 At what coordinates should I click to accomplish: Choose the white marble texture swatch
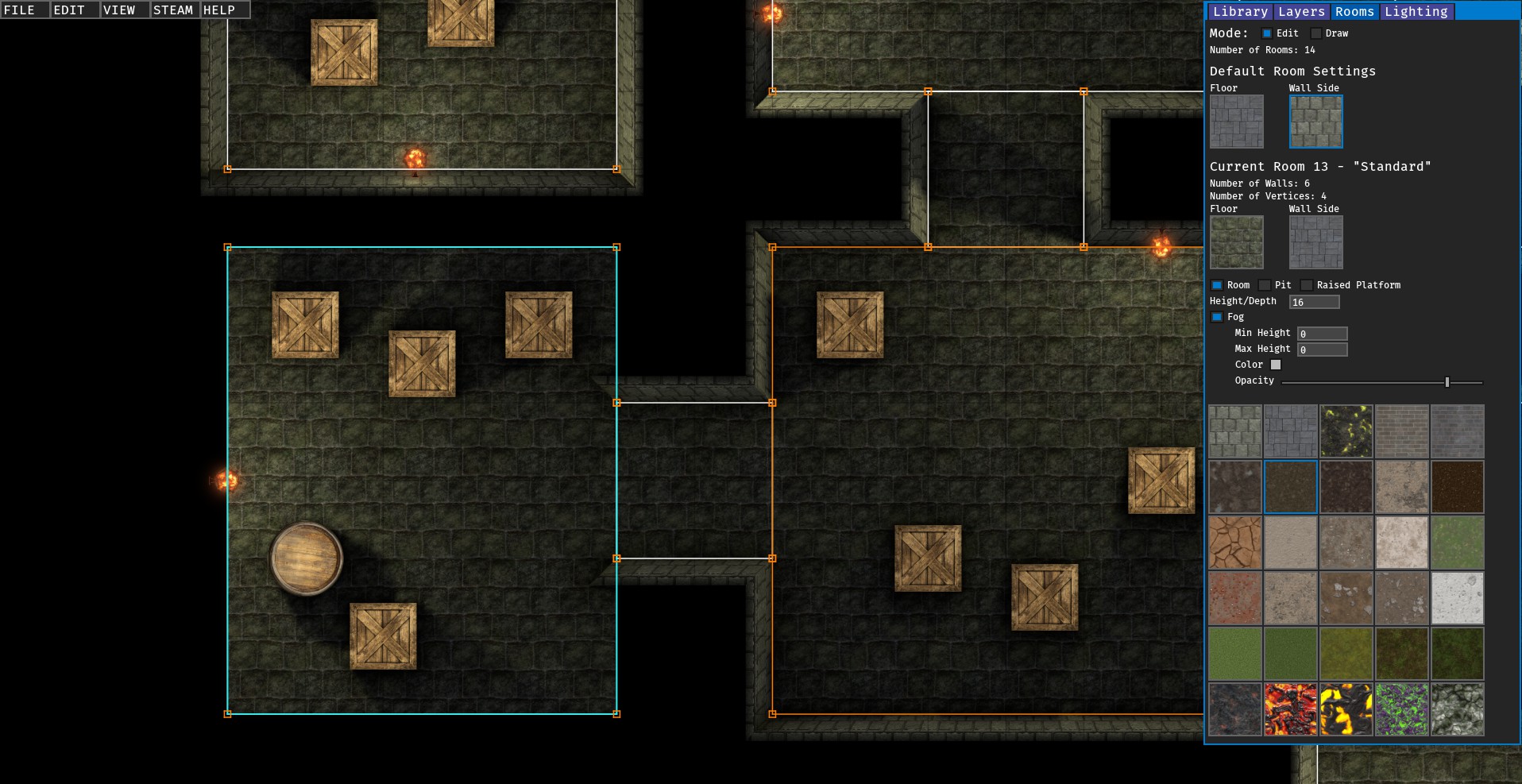(x=1458, y=598)
